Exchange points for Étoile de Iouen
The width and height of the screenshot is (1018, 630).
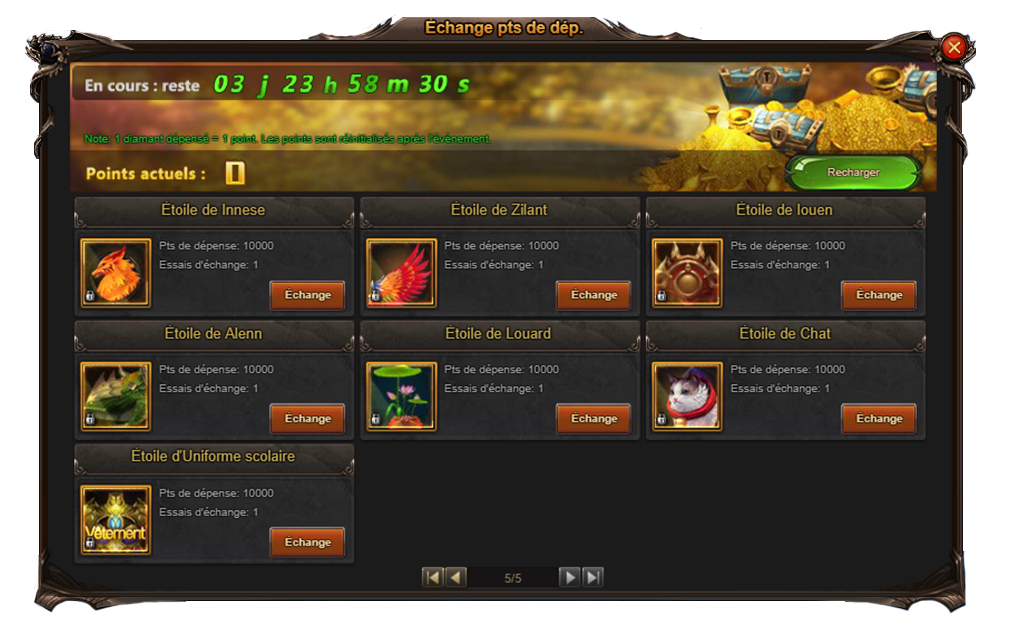tap(879, 295)
